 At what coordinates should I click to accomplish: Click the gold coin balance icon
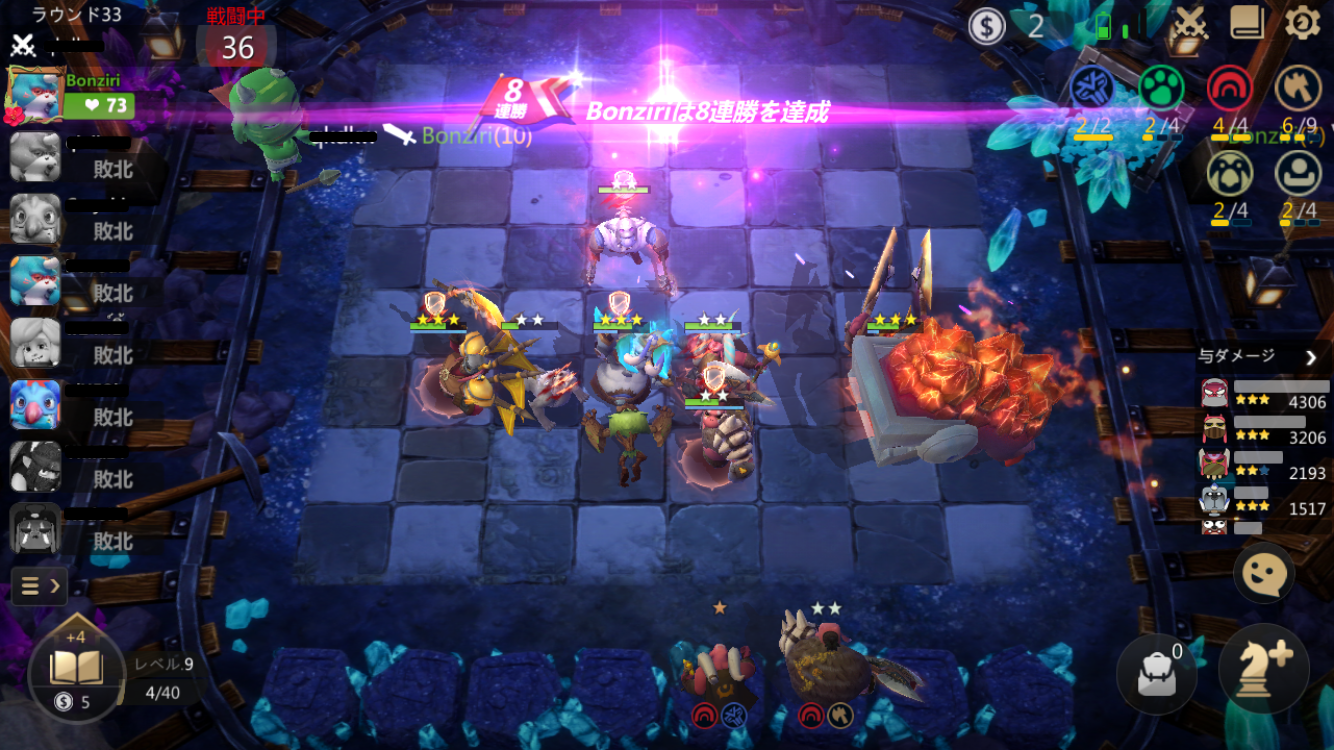[x=987, y=26]
